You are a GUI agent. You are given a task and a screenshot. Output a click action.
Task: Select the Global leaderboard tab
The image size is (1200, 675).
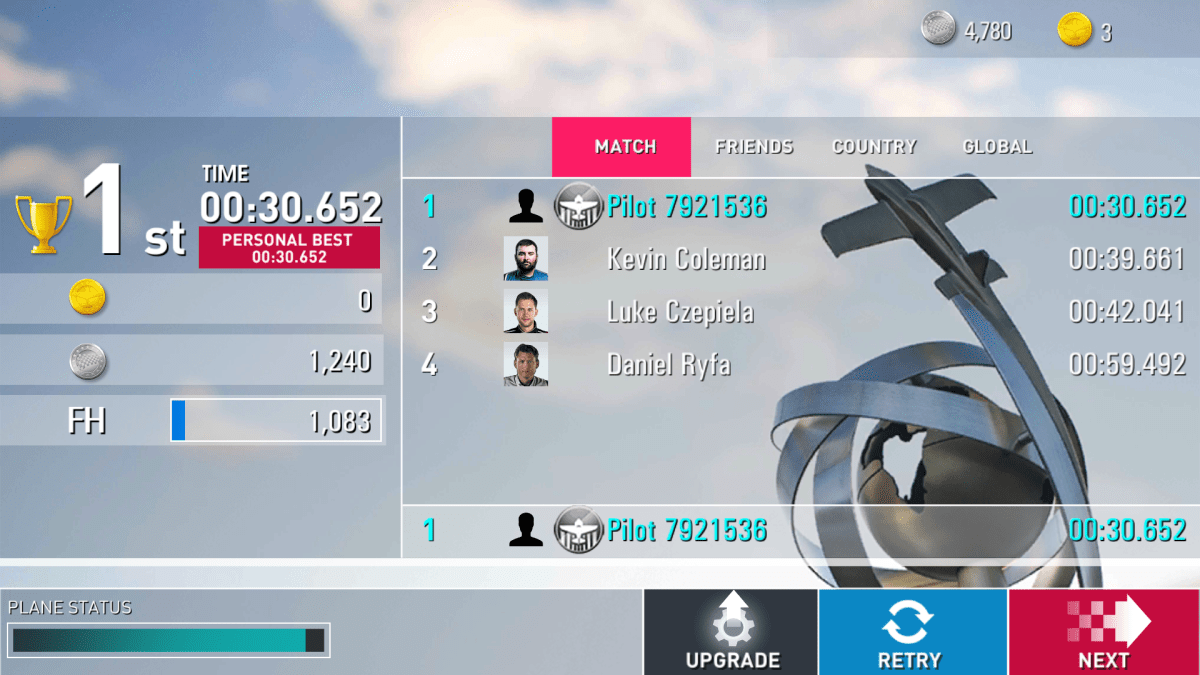pos(996,147)
